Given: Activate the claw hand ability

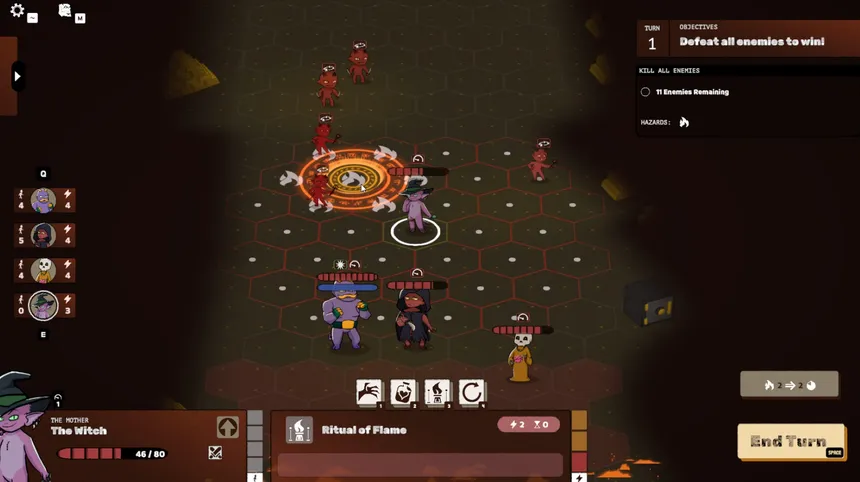Looking at the screenshot, I should point(369,392).
